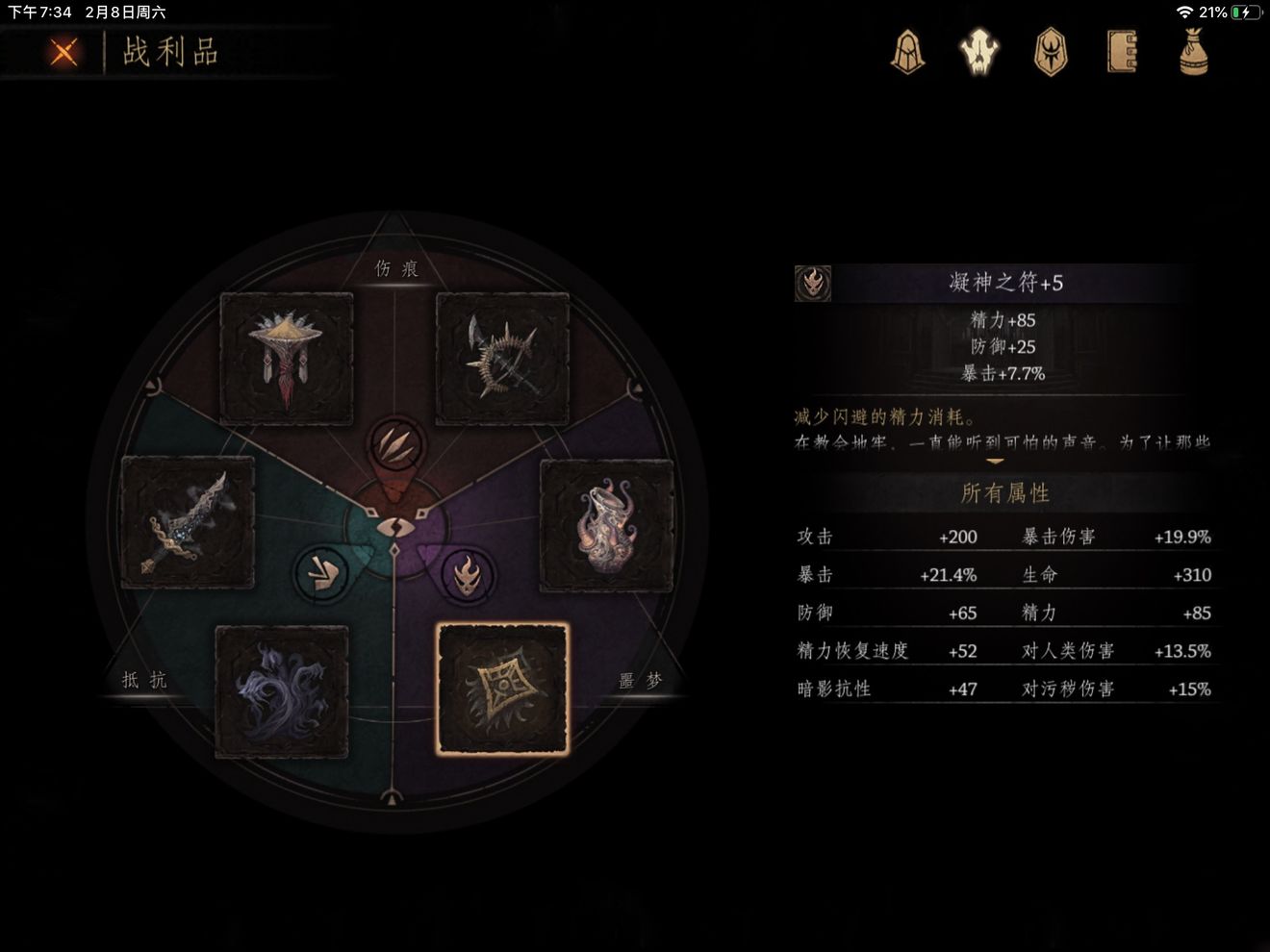This screenshot has width=1270, height=952.
Task: Select the dark wisp trophy slot
Action: tap(282, 691)
